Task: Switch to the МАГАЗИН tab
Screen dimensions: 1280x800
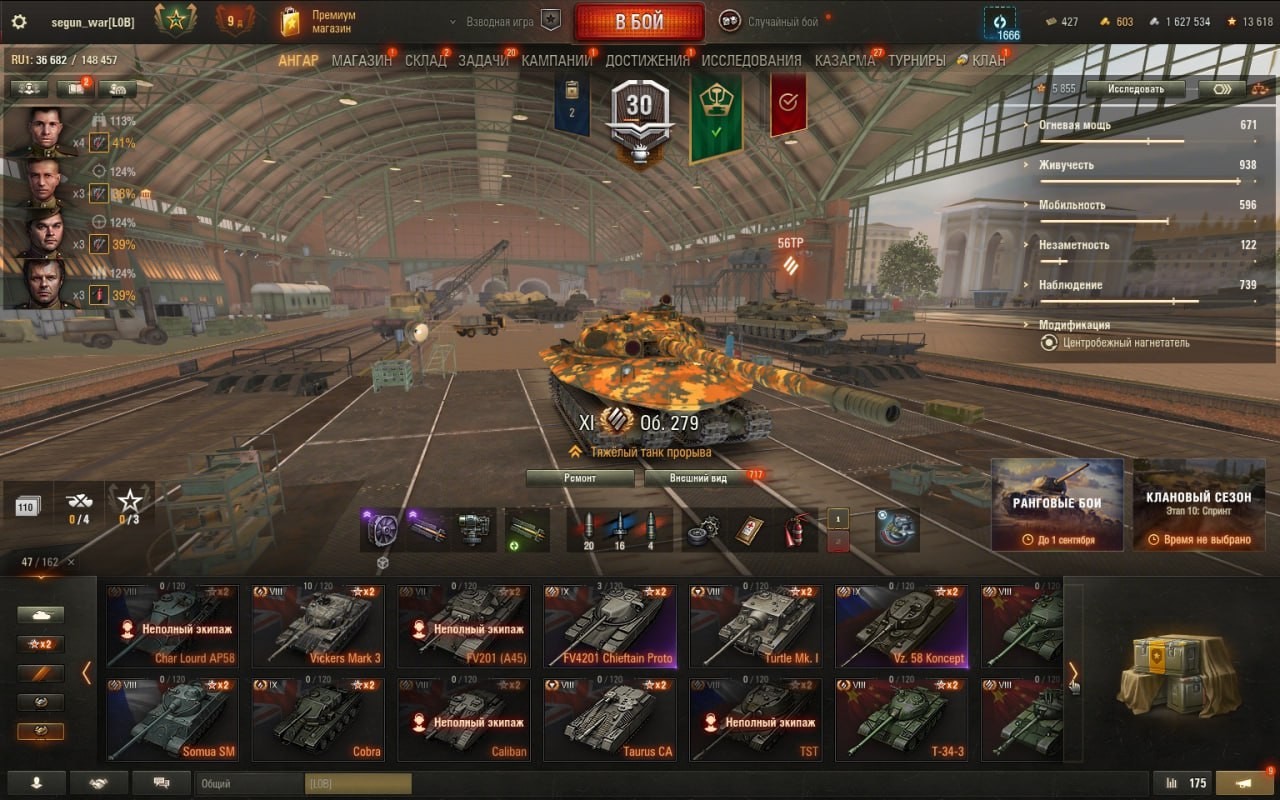Action: pos(361,60)
